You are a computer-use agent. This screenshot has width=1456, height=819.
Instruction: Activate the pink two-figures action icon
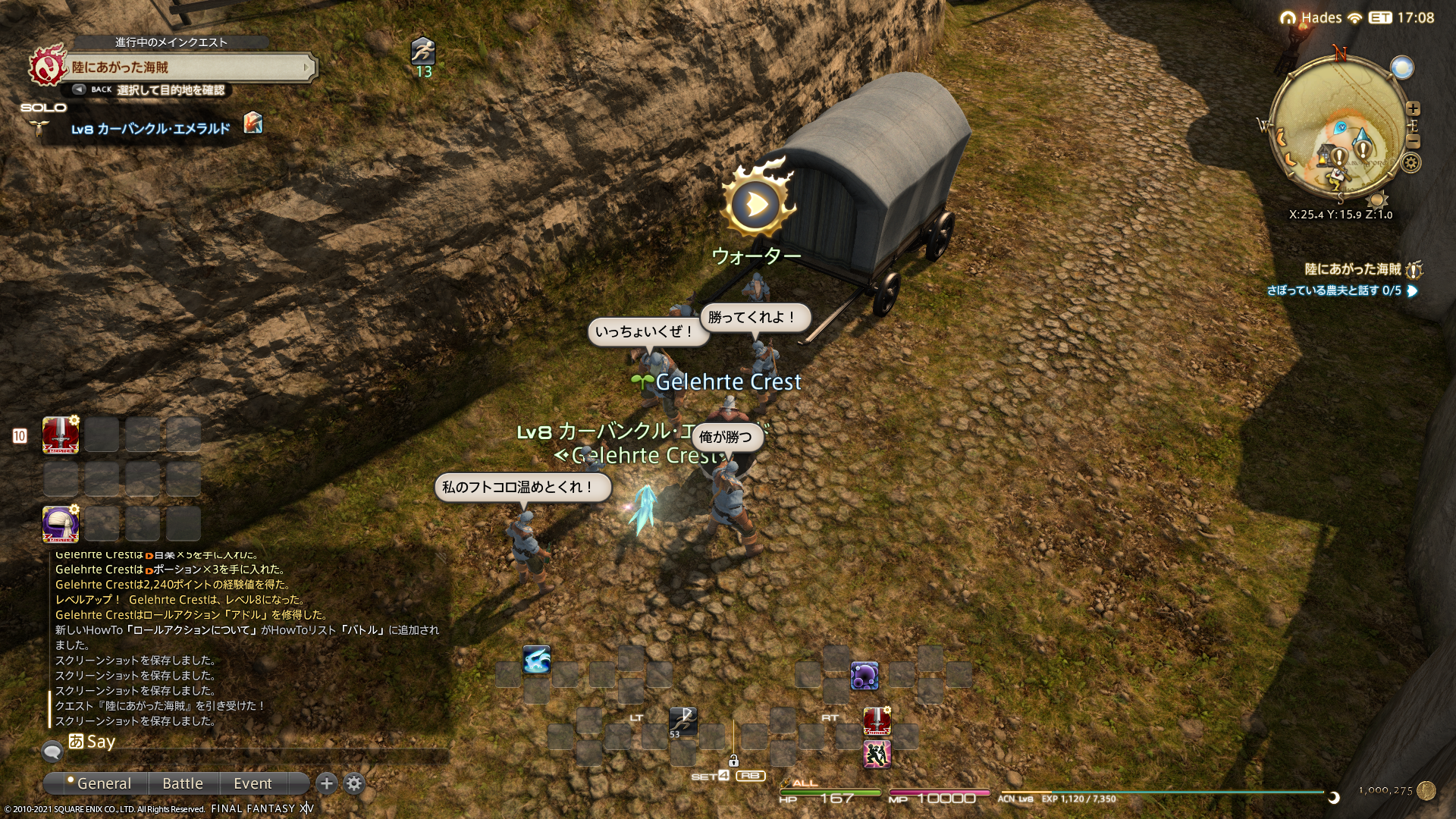[x=877, y=755]
